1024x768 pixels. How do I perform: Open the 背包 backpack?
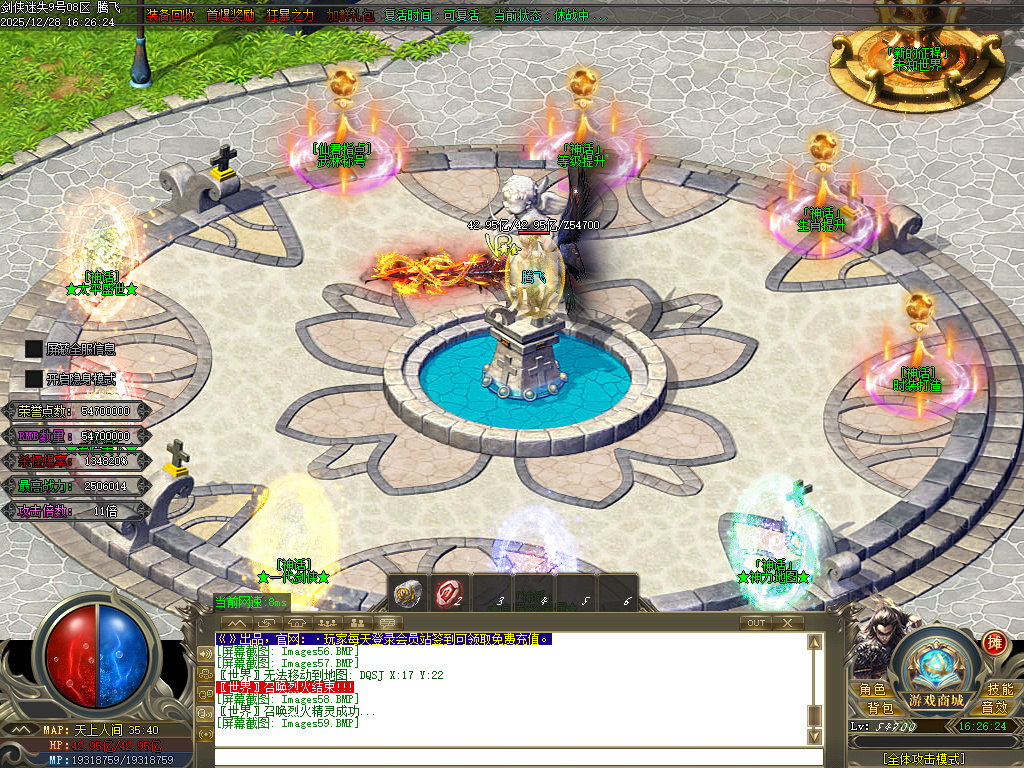tap(880, 707)
